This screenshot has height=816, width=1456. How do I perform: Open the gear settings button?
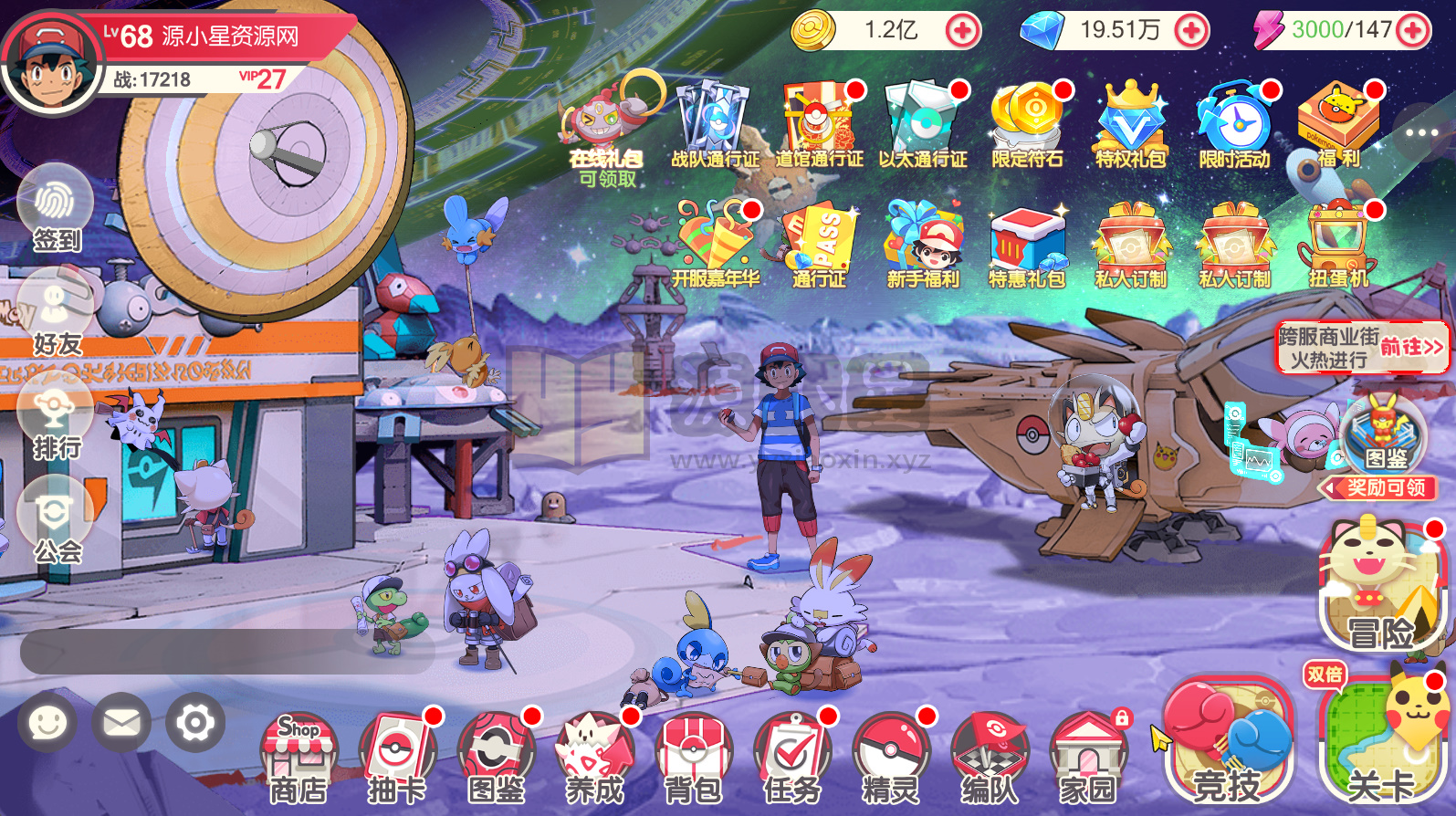(194, 723)
